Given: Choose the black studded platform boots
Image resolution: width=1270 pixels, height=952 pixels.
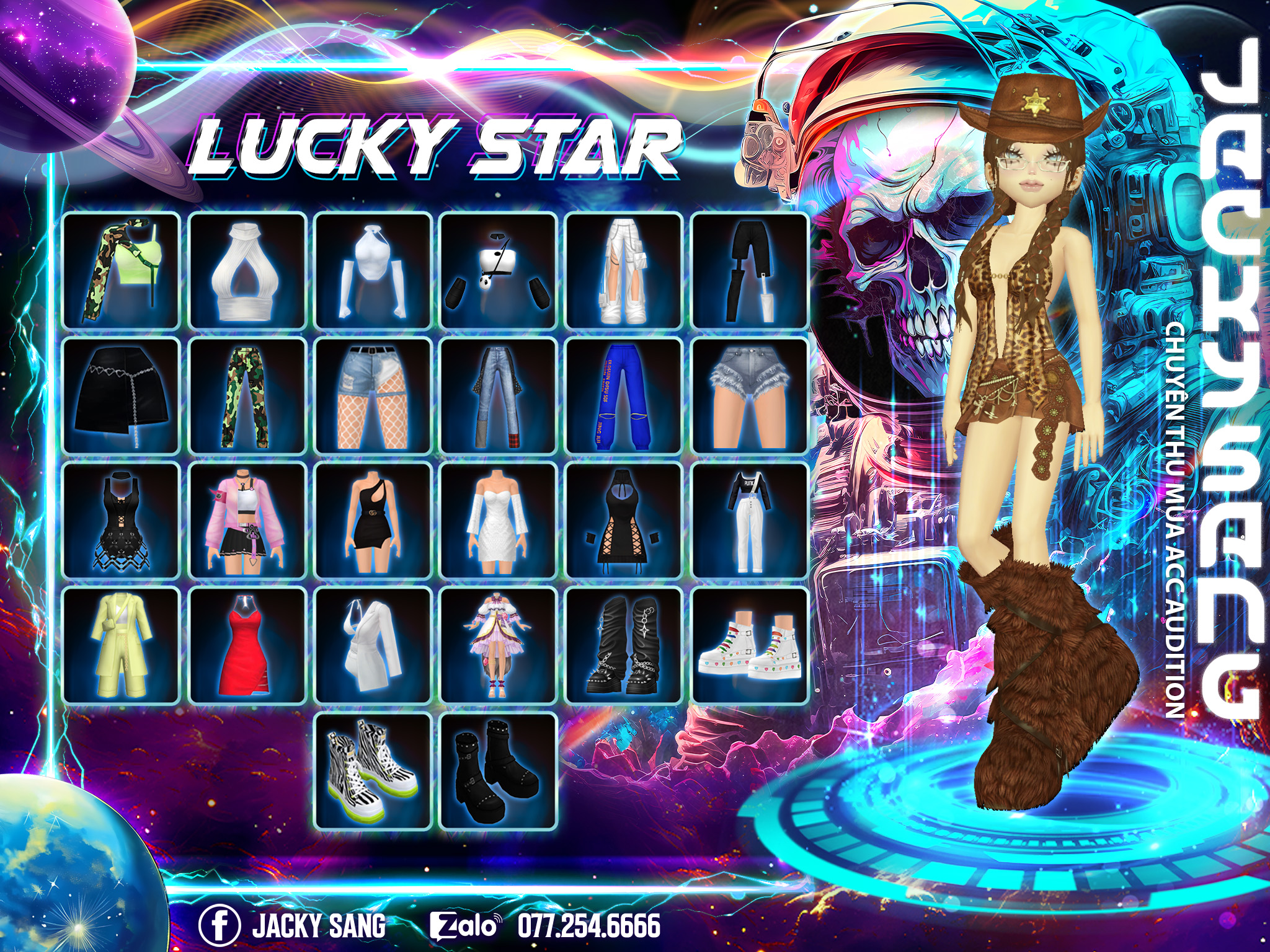Looking at the screenshot, I should (498, 771).
